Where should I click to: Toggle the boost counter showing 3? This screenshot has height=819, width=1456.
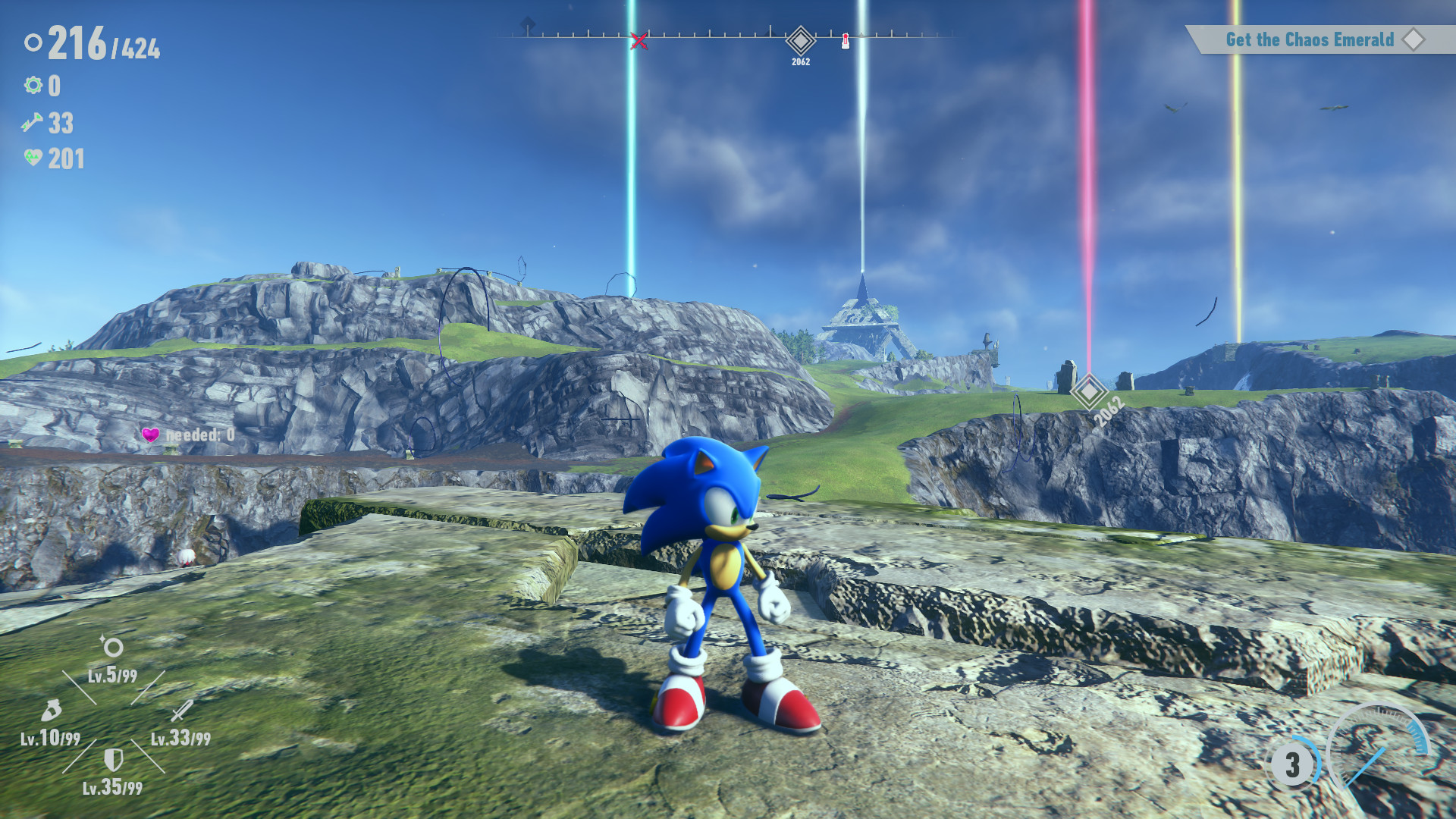(x=1291, y=766)
